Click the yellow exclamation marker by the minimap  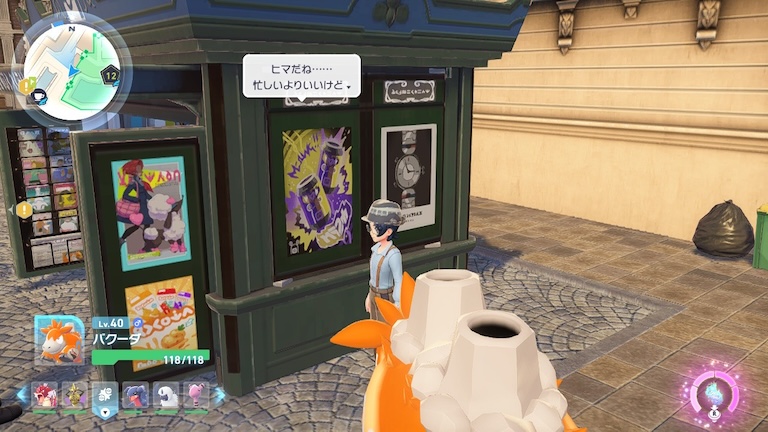point(25,85)
